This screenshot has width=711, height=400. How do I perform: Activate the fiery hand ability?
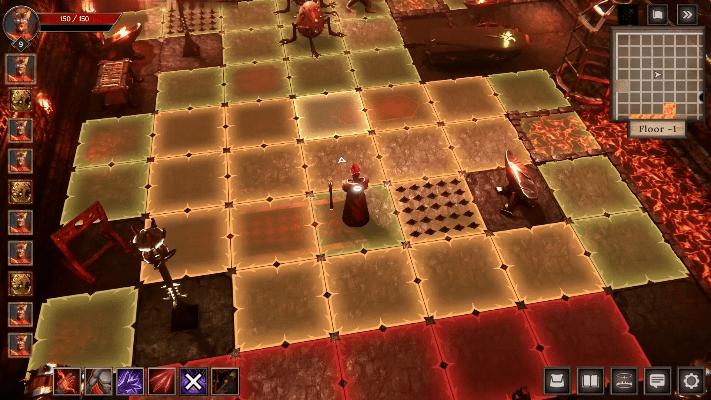(x=68, y=381)
